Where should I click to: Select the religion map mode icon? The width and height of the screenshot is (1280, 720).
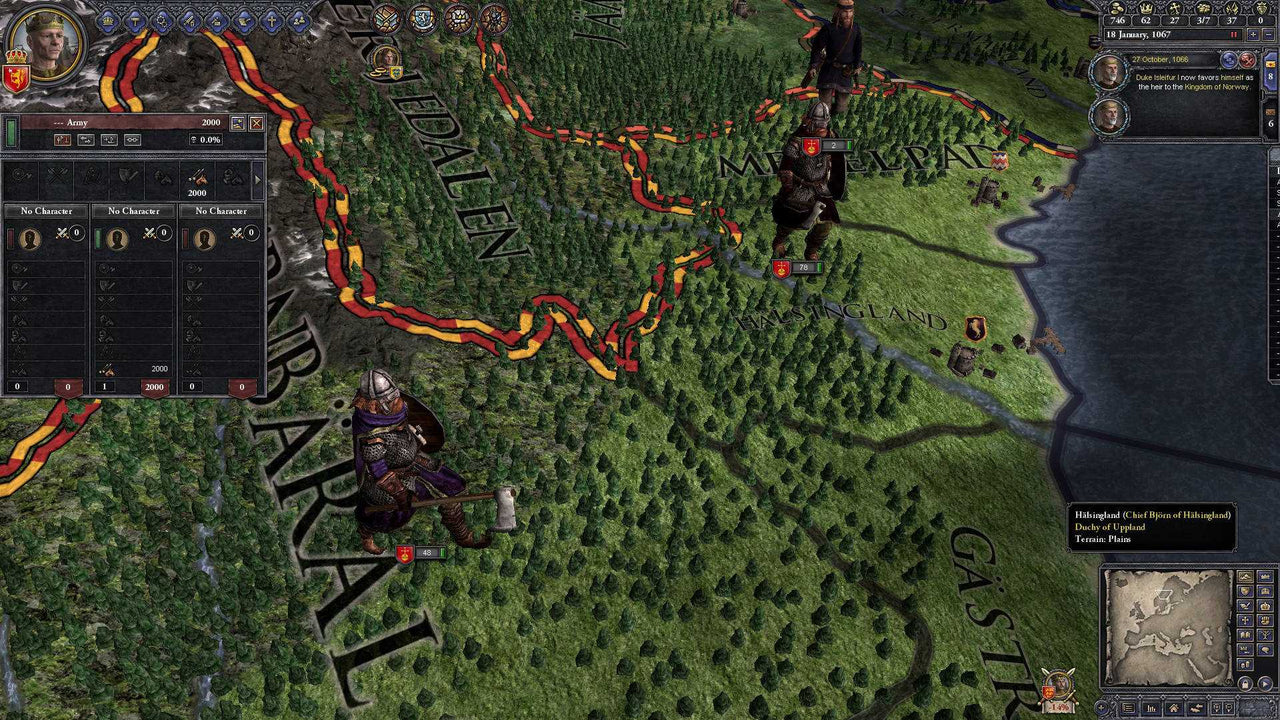click(x=1245, y=619)
